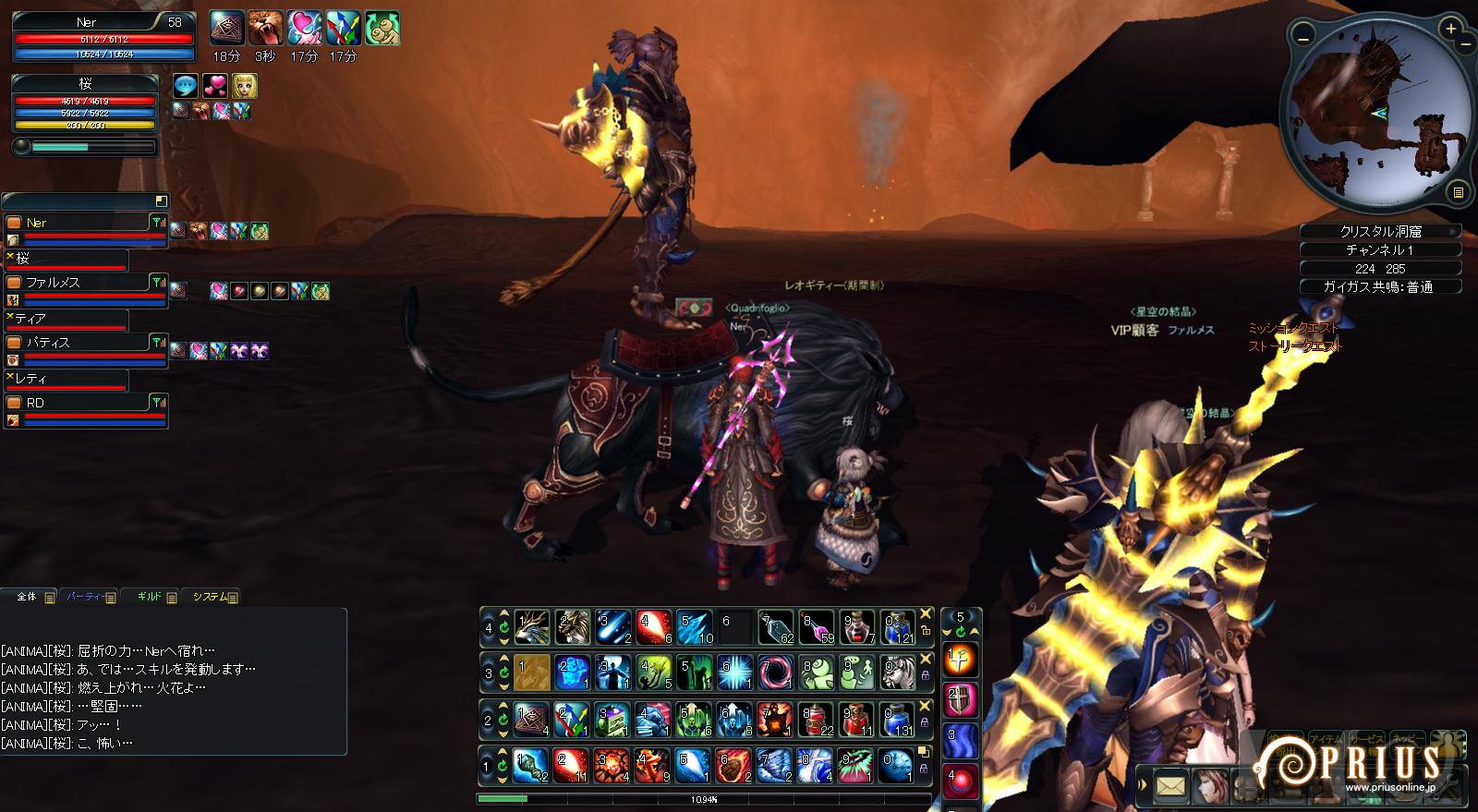Use the white stag skill icon

click(x=532, y=627)
